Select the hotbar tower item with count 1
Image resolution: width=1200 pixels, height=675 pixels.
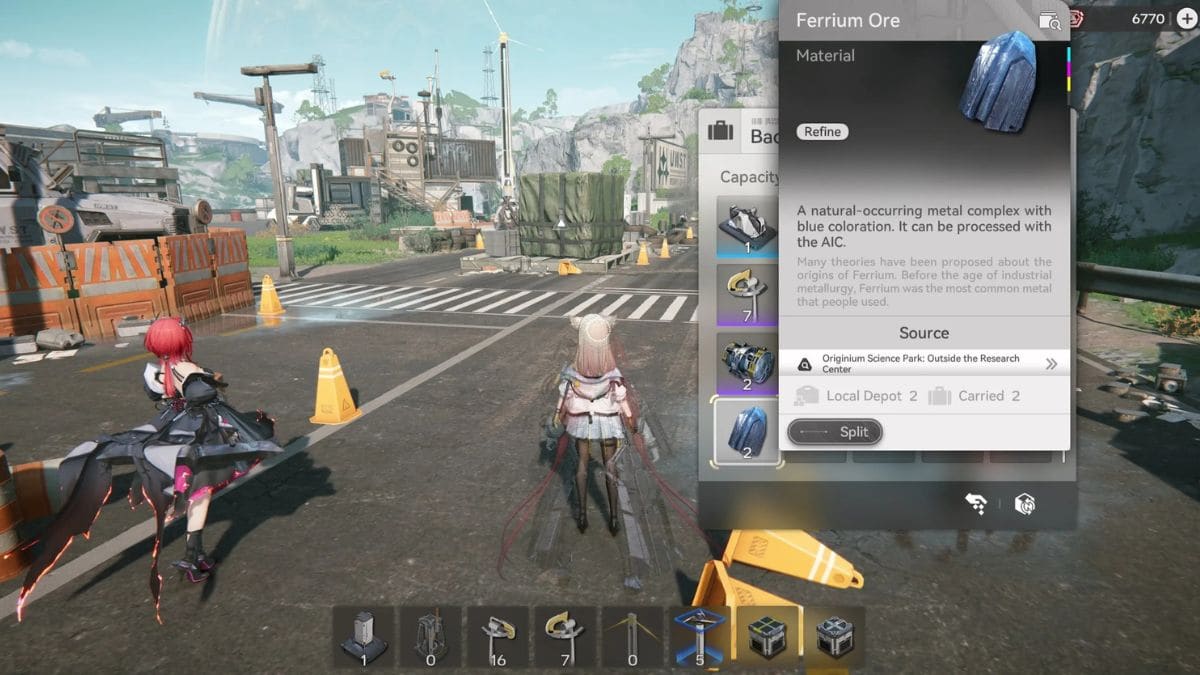tap(363, 636)
